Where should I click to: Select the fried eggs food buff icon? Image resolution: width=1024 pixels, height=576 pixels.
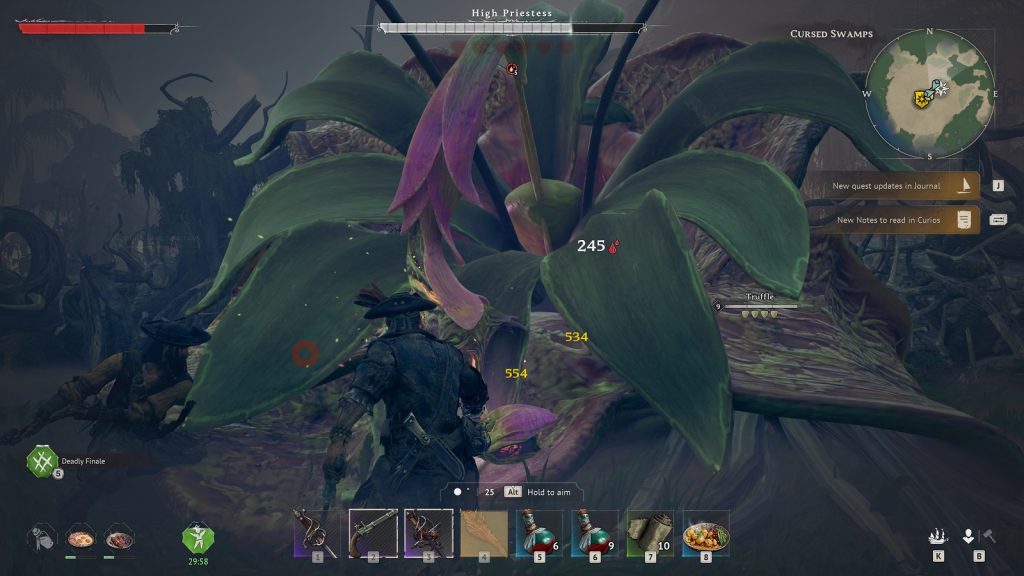coord(79,538)
